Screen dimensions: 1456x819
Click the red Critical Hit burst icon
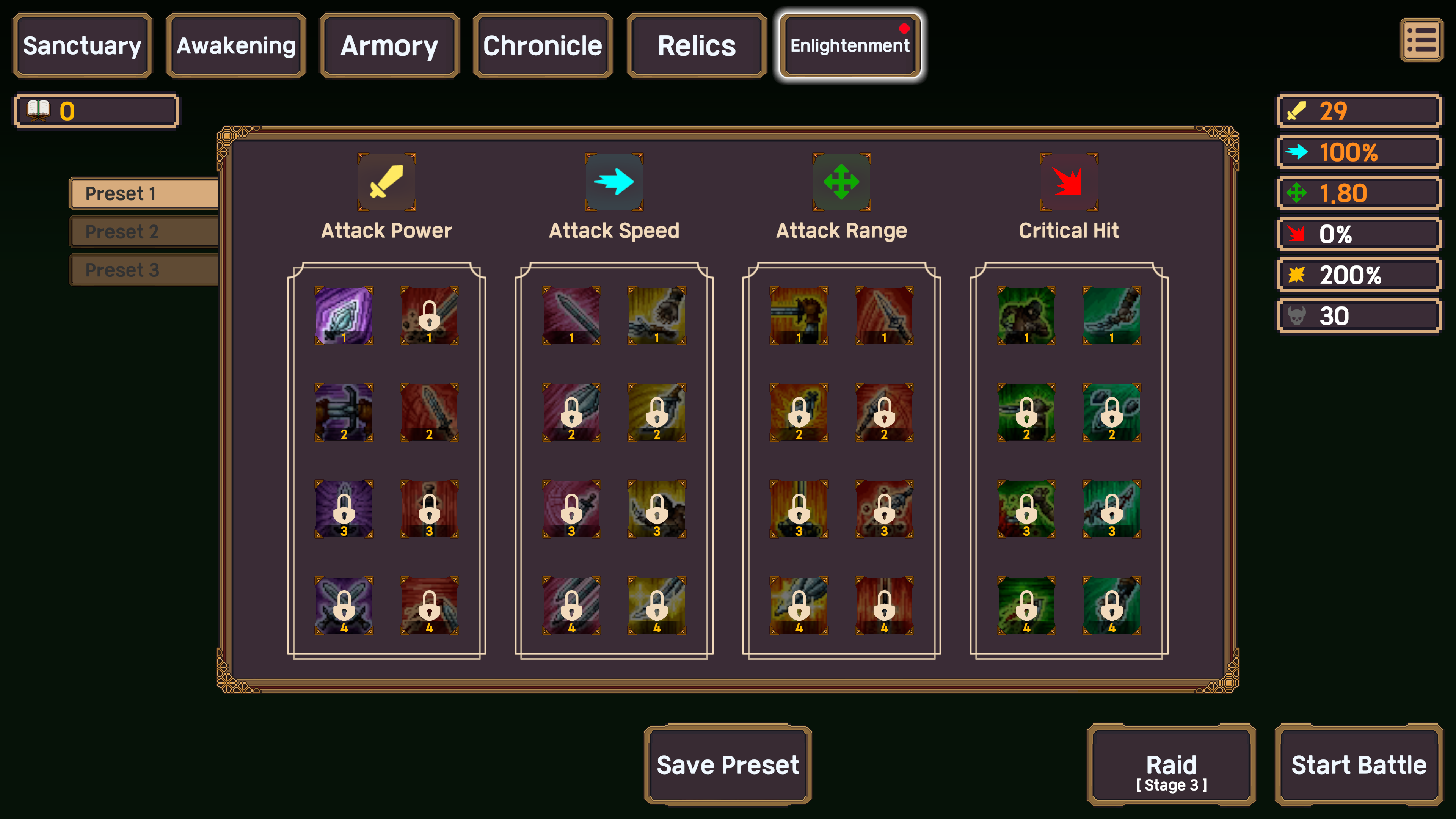(x=1068, y=182)
